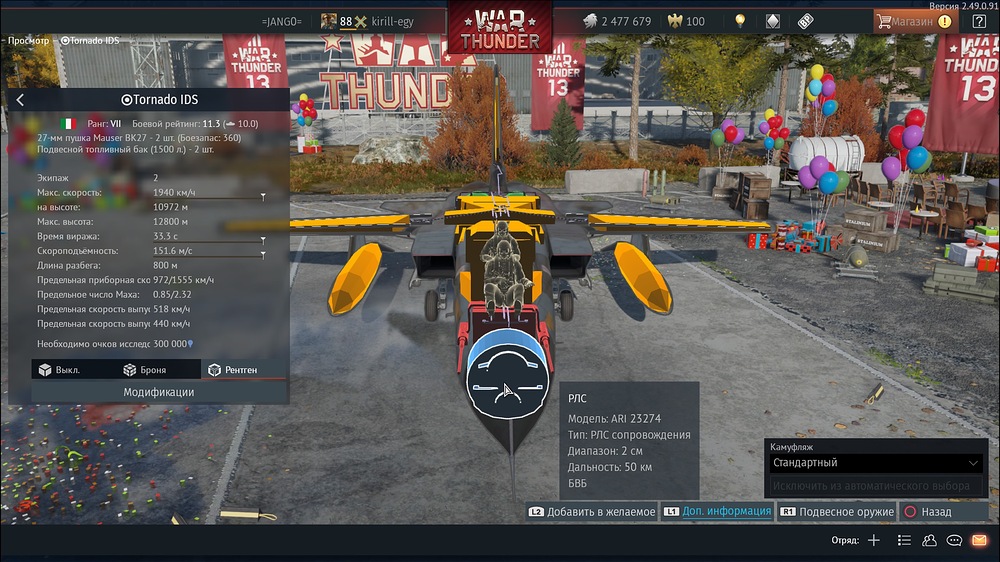Open the chat speech bubble icon
1000x562 pixels.
click(954, 540)
